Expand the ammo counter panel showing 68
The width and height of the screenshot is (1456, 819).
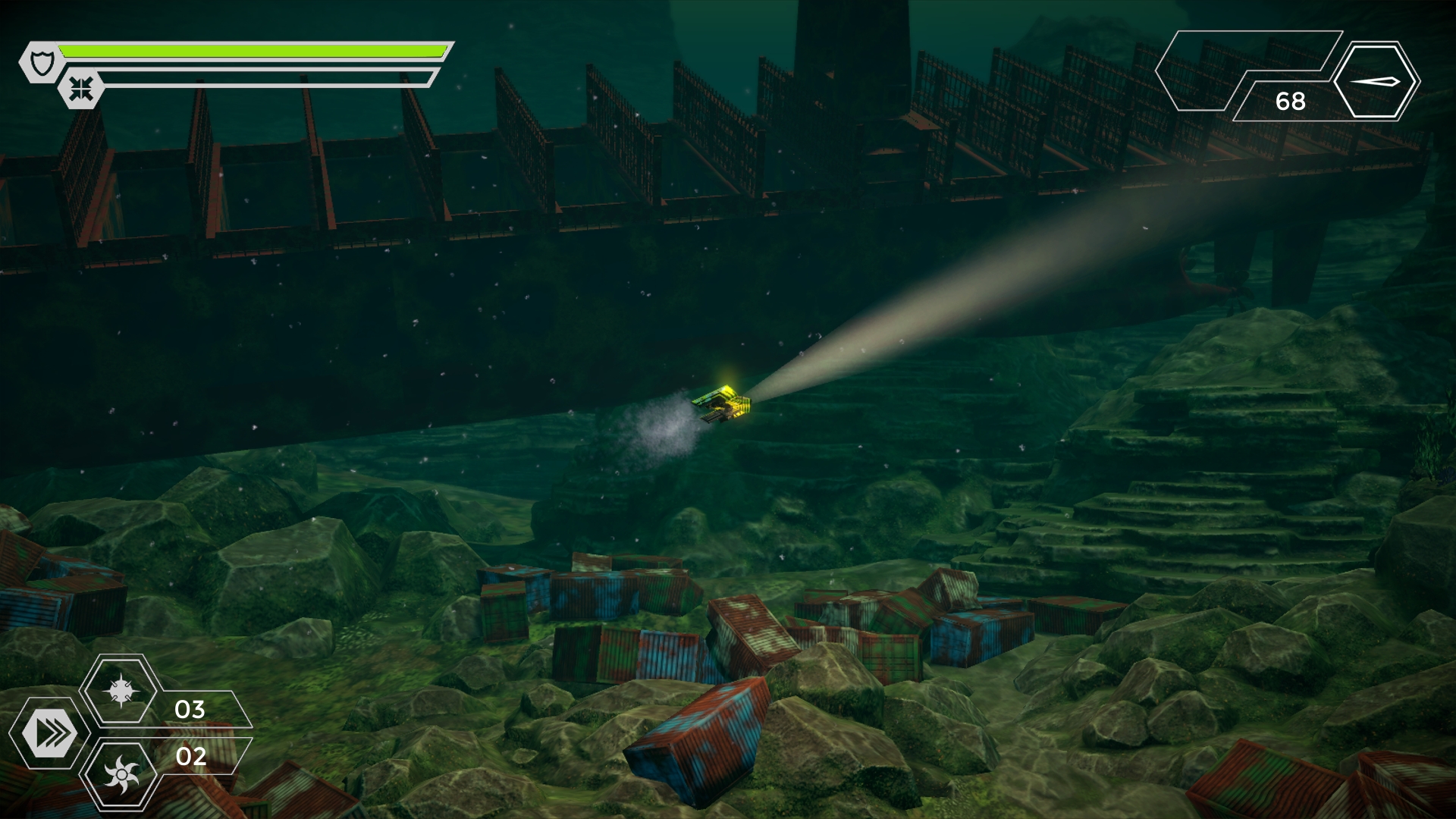1289,102
